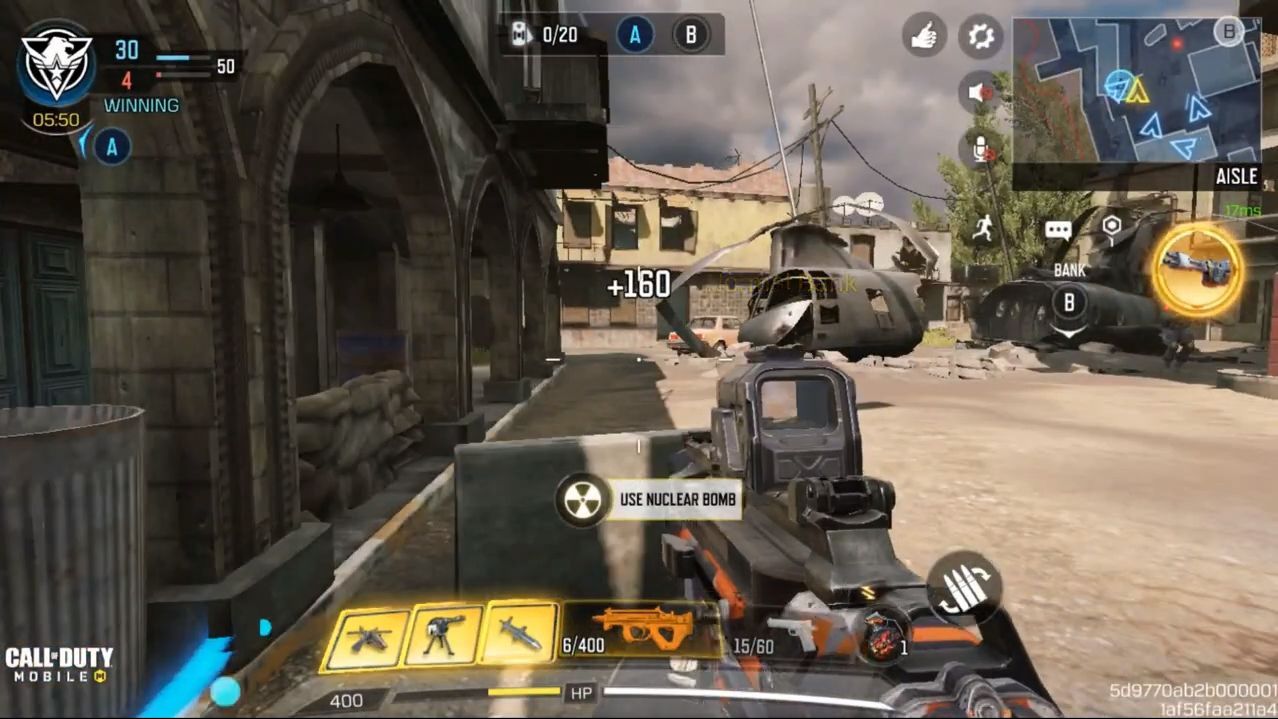
Task: Activate the glowing operator skill weapon
Action: pyautogui.click(x=1197, y=268)
